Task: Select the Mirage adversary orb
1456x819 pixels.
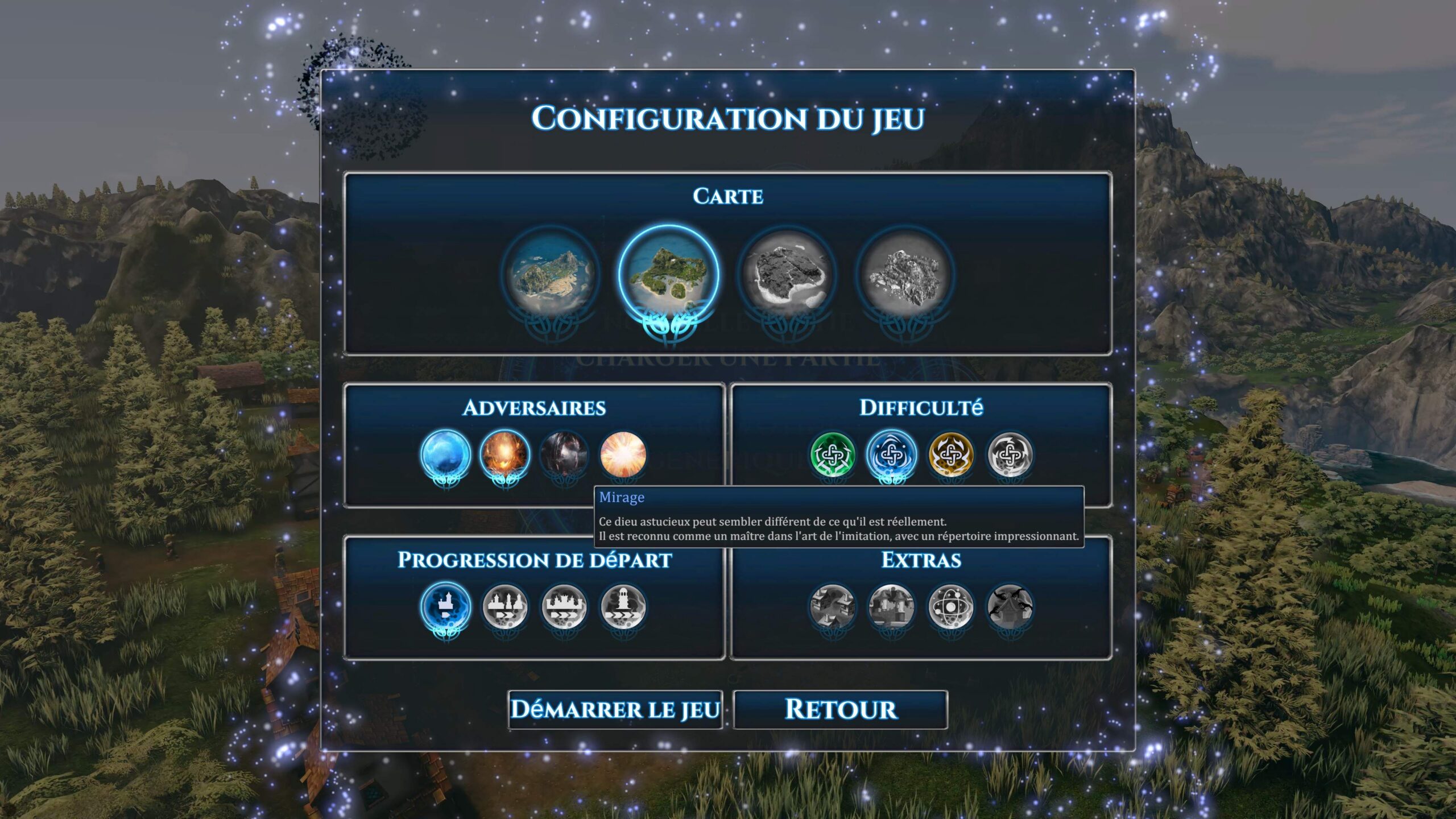Action: point(623,454)
